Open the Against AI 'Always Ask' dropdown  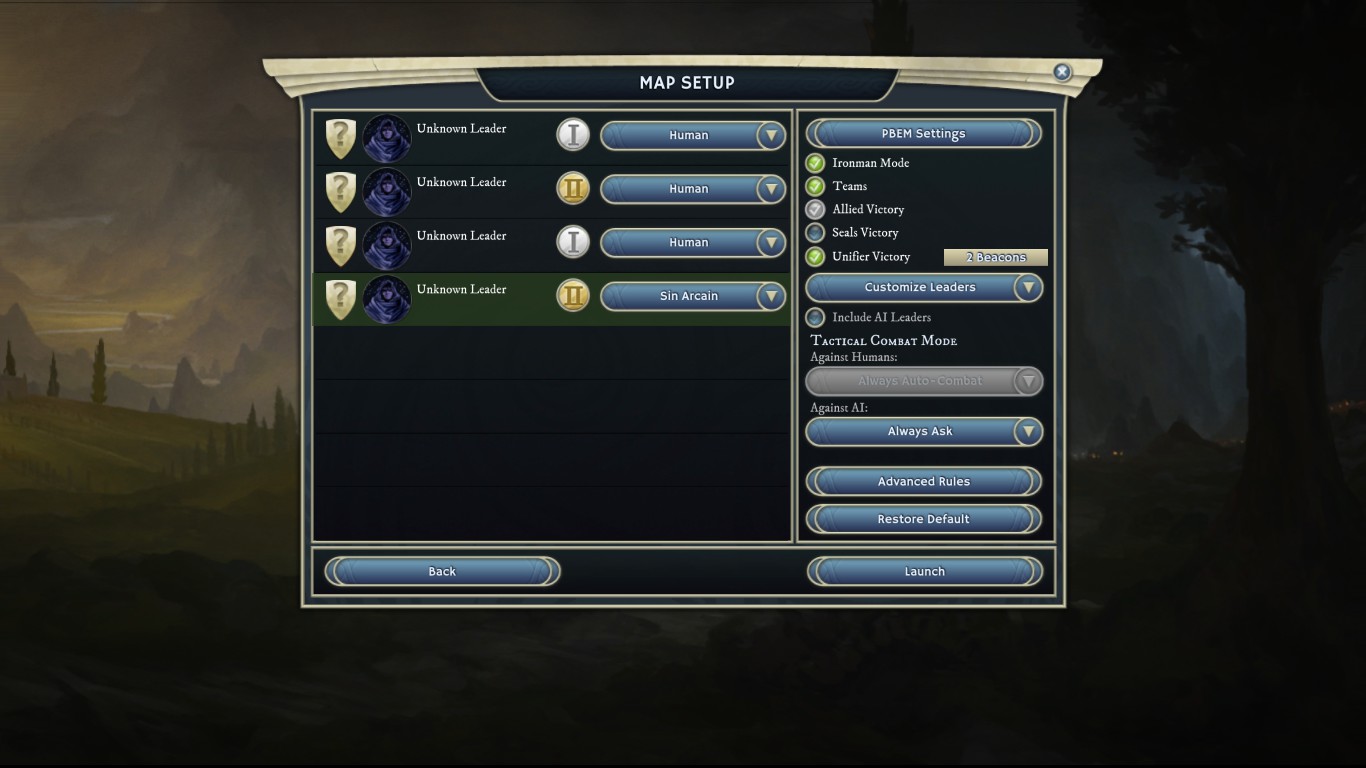[924, 432]
